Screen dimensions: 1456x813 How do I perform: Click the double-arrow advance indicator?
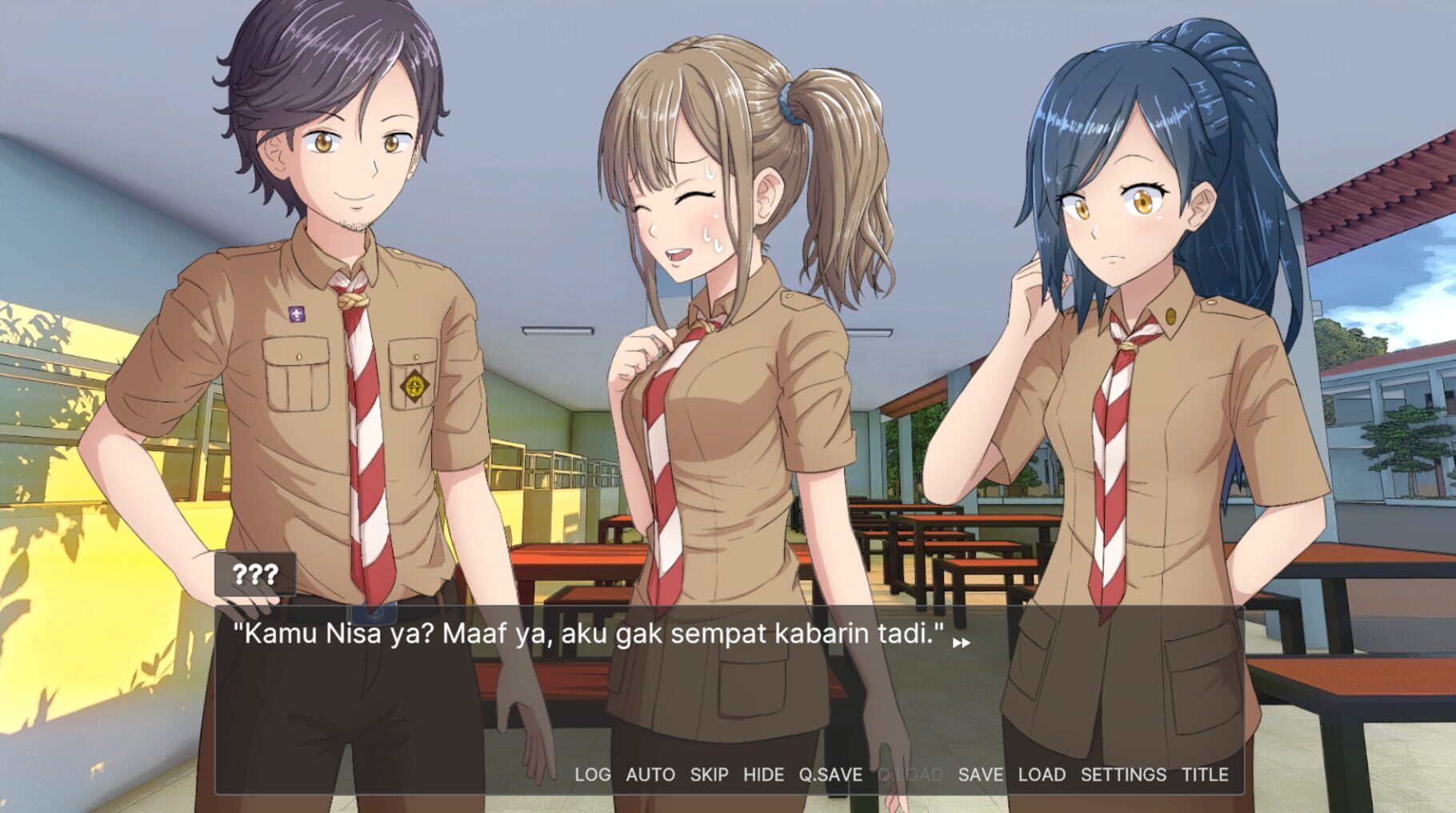[x=962, y=641]
